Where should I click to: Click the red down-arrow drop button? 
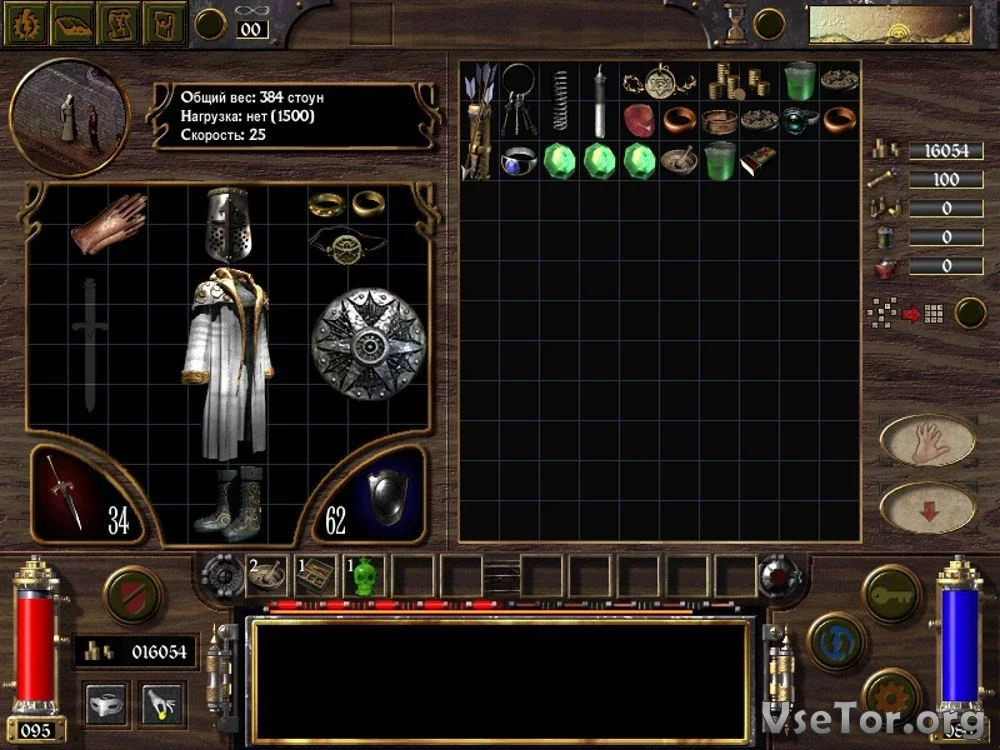click(927, 509)
